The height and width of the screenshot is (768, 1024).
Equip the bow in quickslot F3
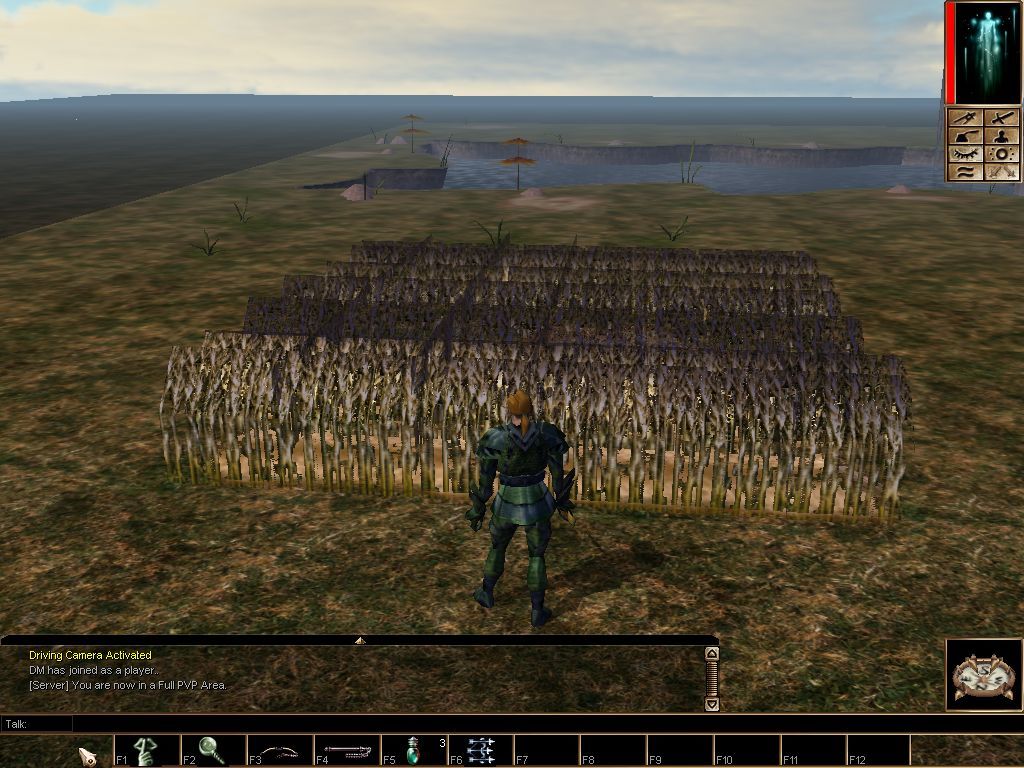point(279,750)
